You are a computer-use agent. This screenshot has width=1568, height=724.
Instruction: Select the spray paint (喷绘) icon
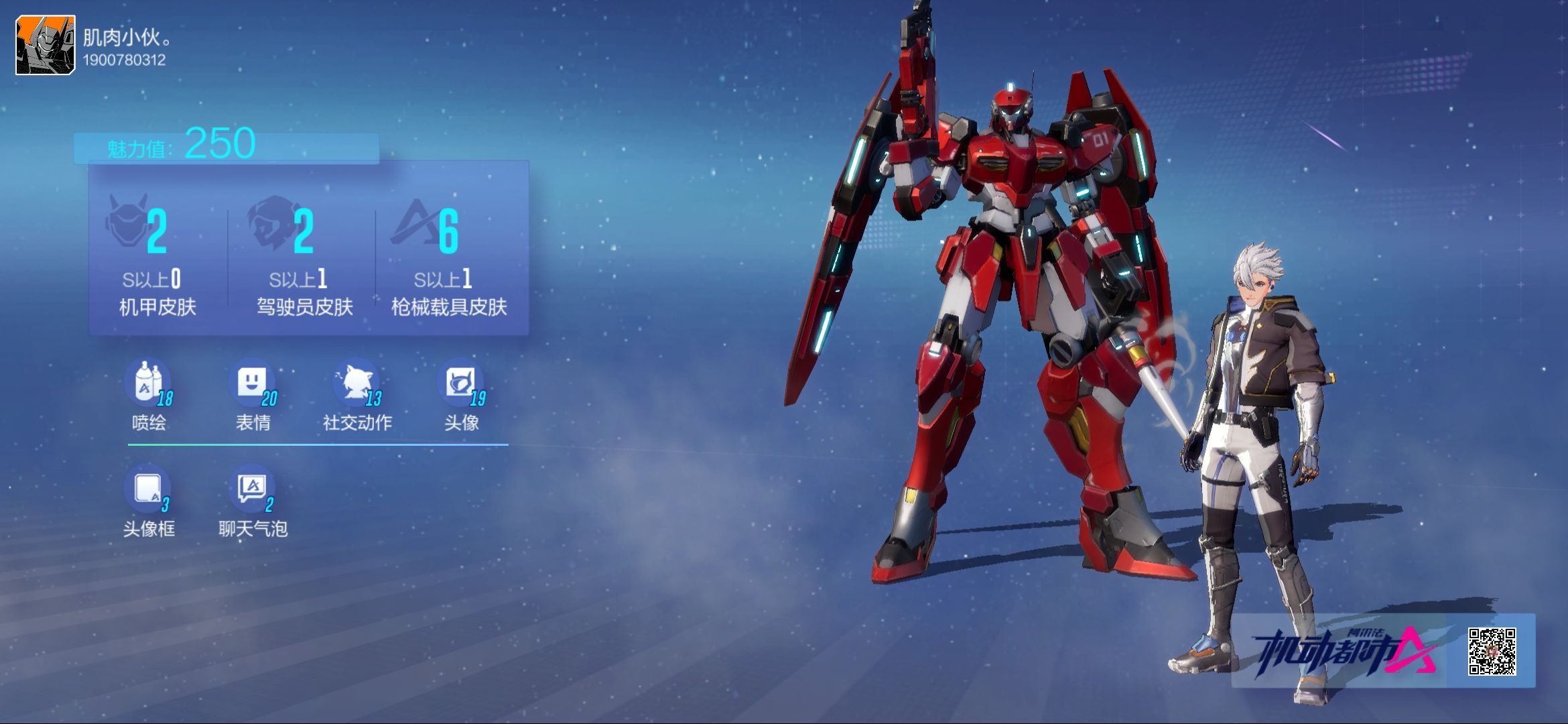(x=148, y=384)
